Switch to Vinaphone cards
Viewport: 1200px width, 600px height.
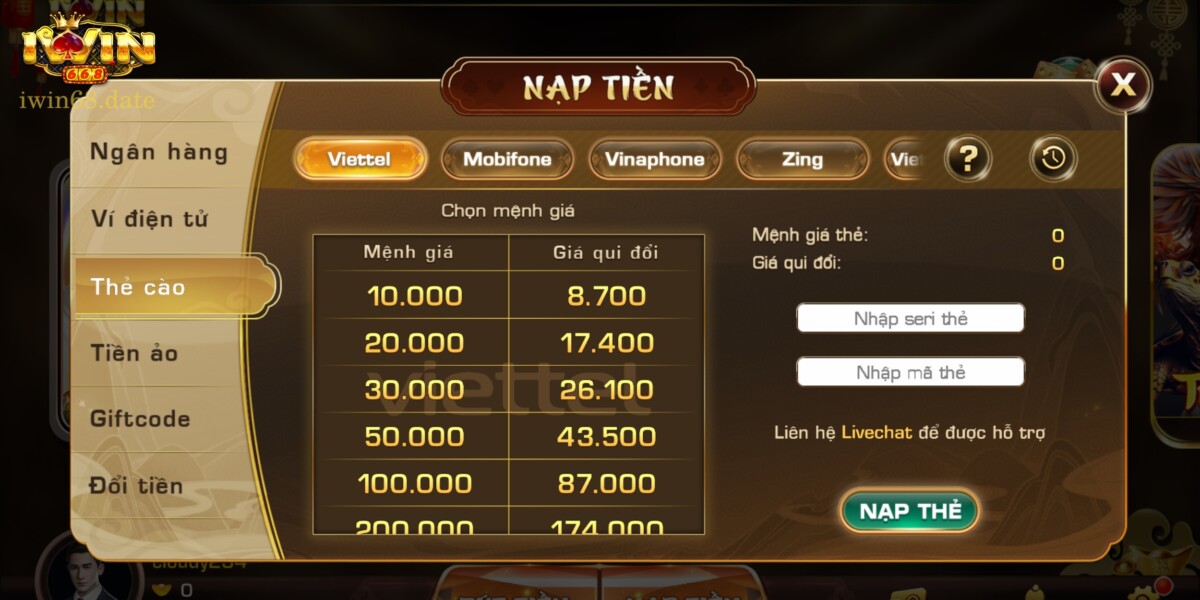coord(654,159)
